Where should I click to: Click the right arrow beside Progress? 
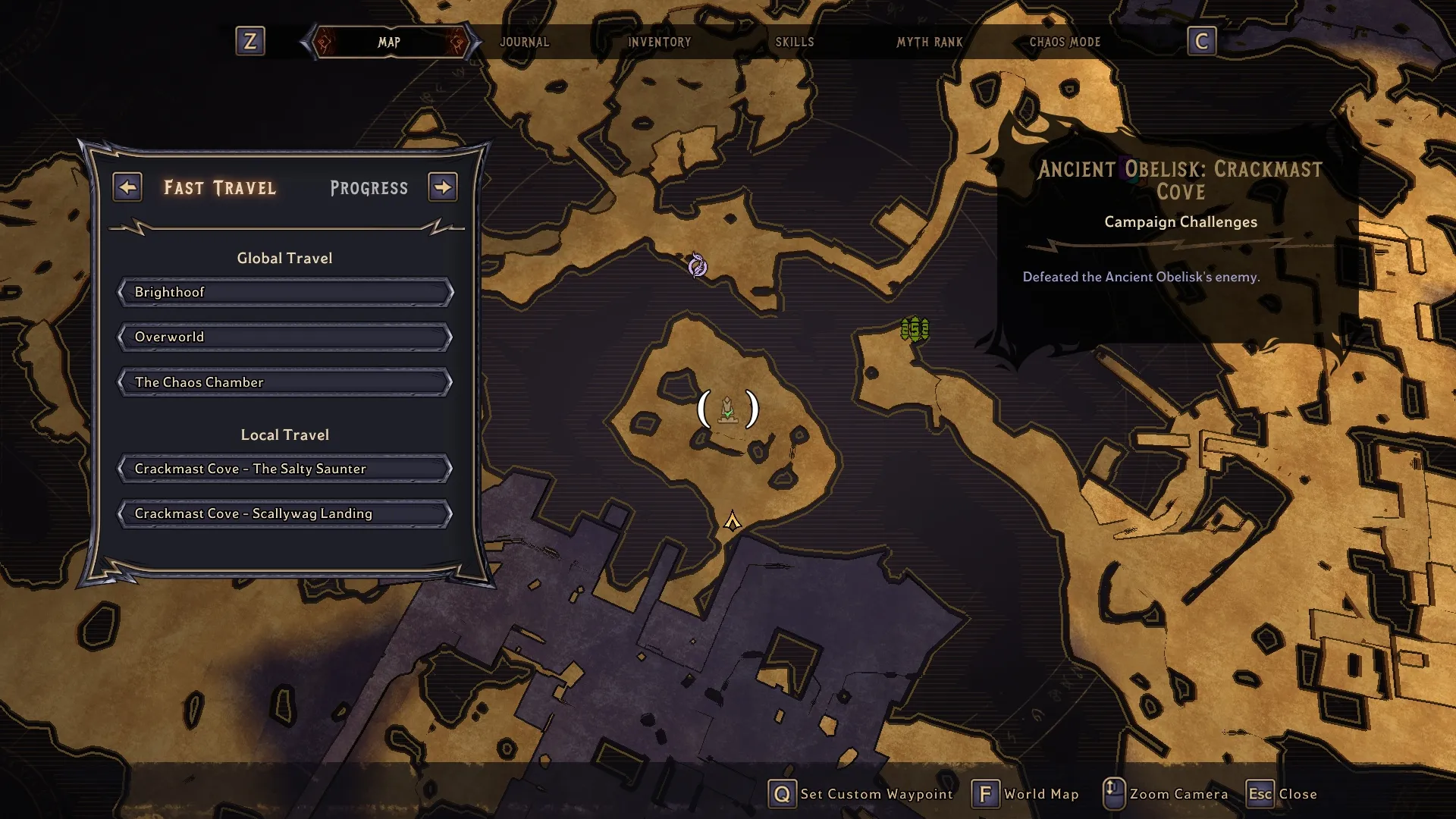click(x=443, y=187)
